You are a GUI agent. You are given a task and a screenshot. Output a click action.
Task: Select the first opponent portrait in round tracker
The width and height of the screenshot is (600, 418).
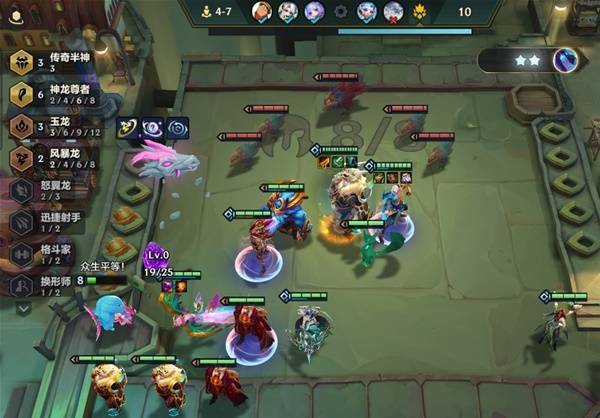tap(261, 11)
